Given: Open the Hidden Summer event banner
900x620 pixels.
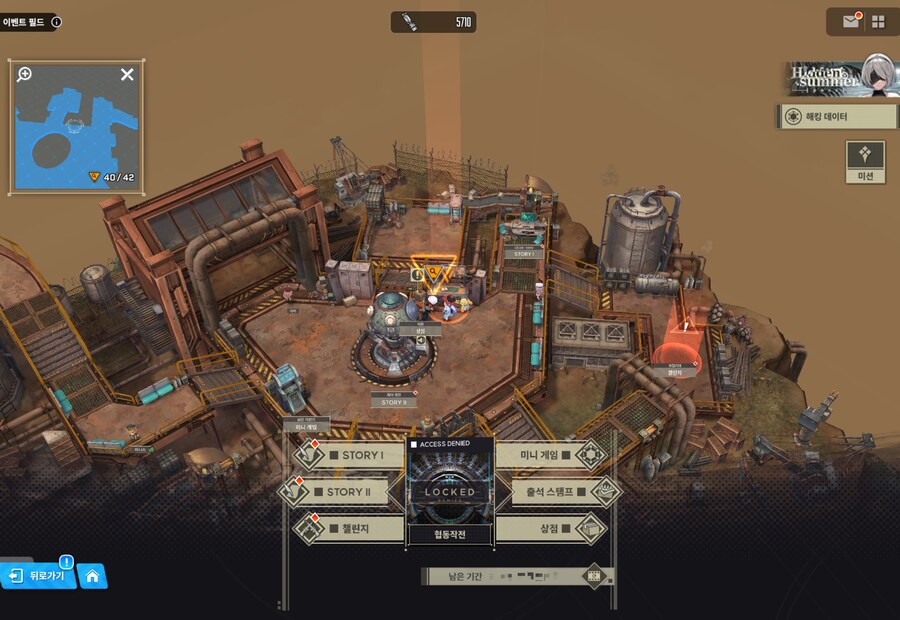Looking at the screenshot, I should point(838,76).
